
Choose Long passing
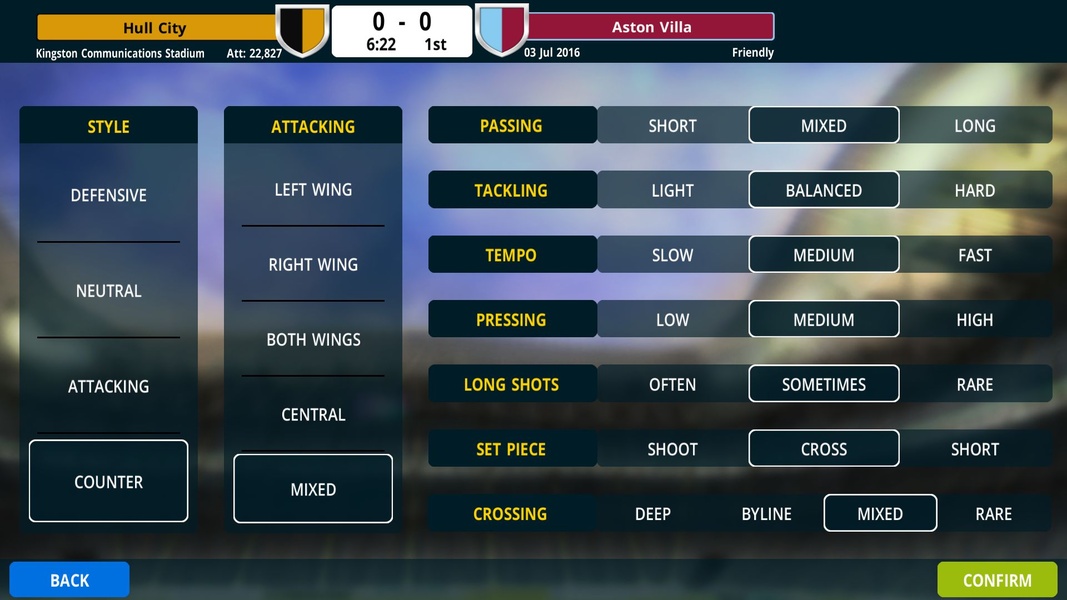pos(974,126)
